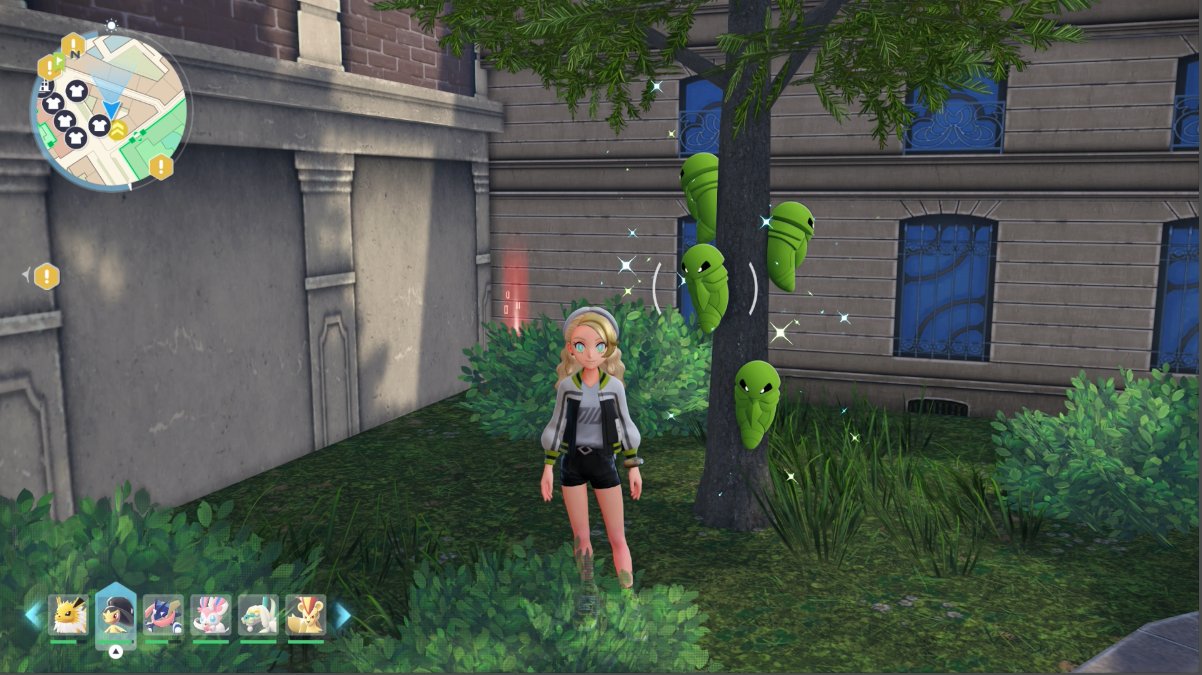Viewport: 1202px width, 675px height.
Task: Open the circular city minimap
Action: tap(110, 110)
